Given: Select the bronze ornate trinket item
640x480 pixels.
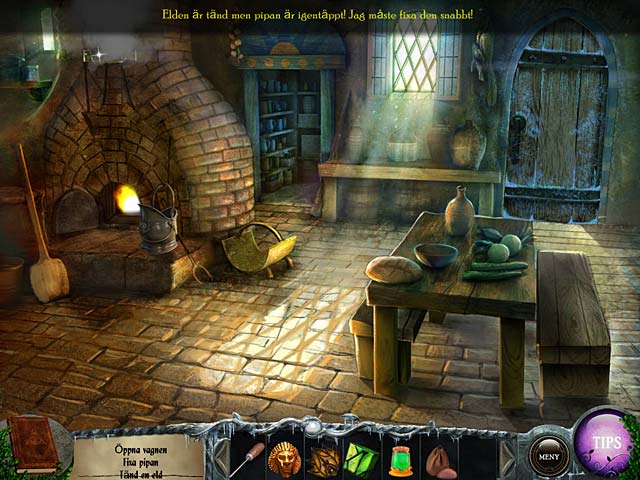Looking at the screenshot, I should [322, 458].
